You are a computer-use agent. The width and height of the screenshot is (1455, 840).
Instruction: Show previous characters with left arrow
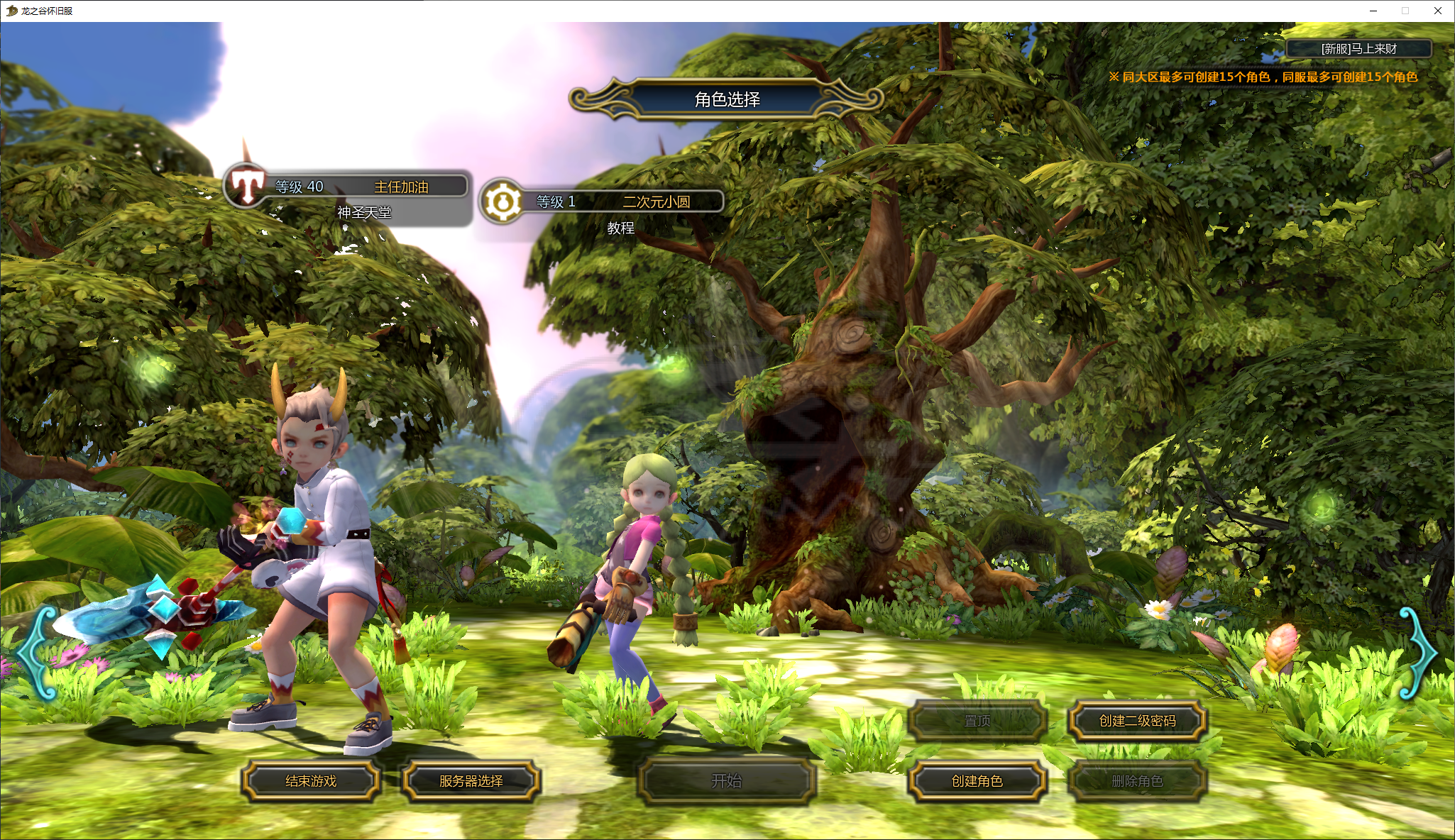[37, 653]
